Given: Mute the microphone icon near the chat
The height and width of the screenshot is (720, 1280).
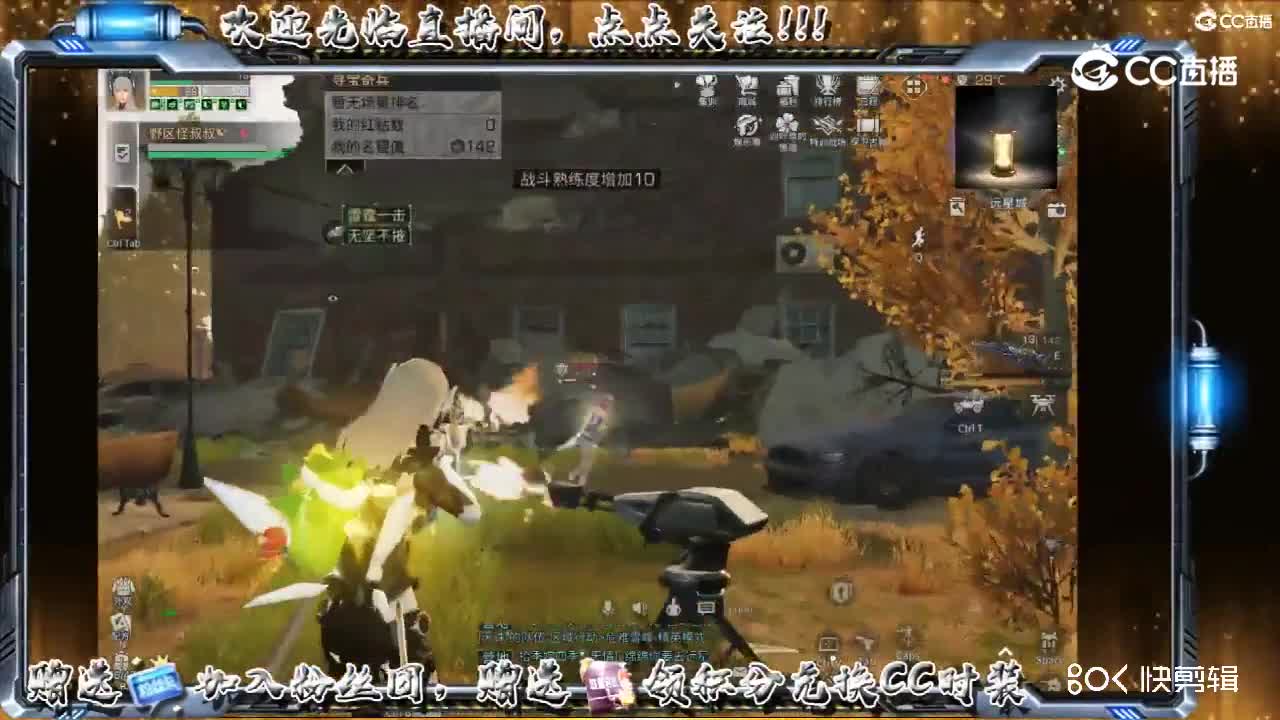Looking at the screenshot, I should coord(609,607).
